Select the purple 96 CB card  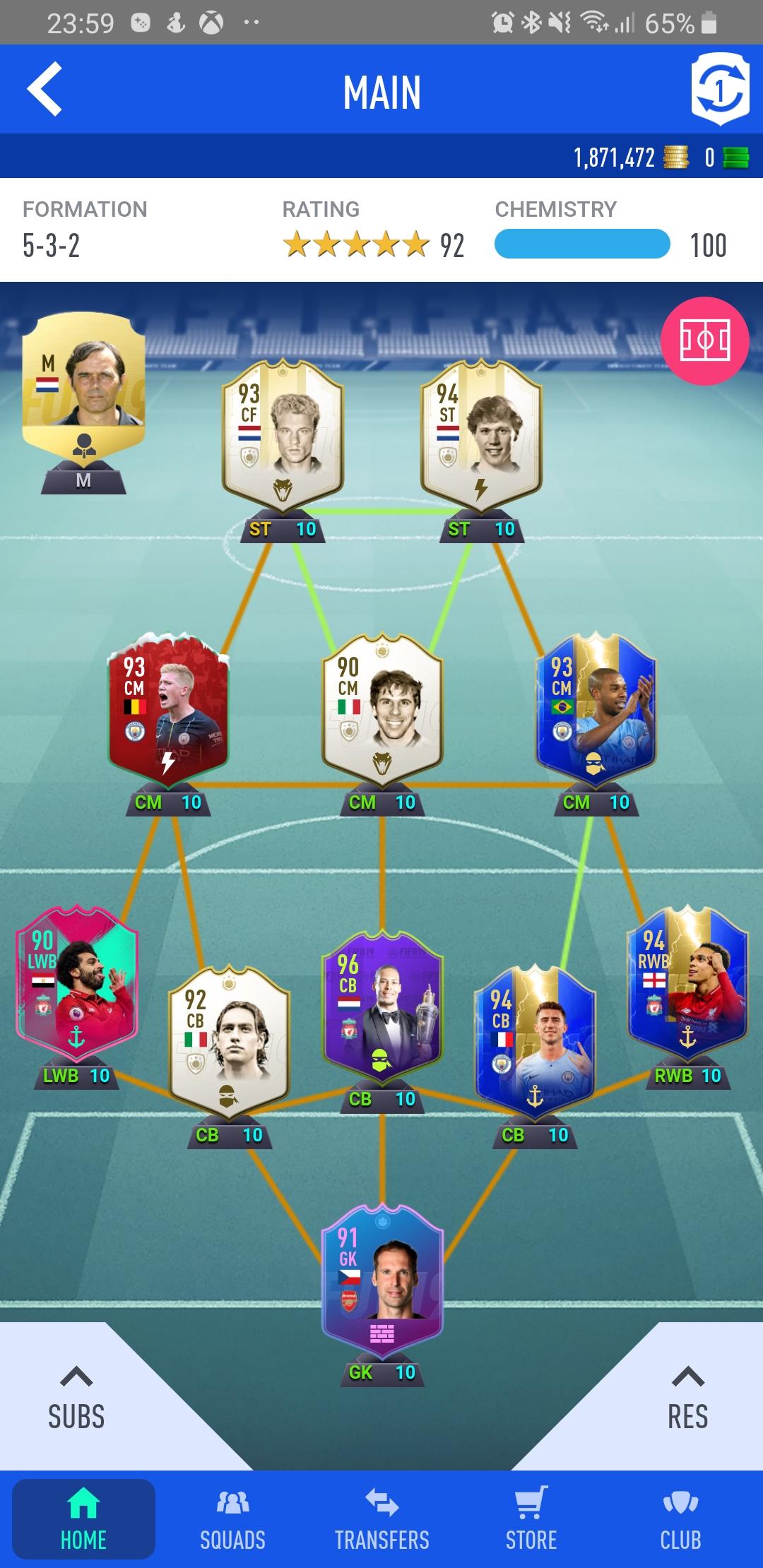382,1007
